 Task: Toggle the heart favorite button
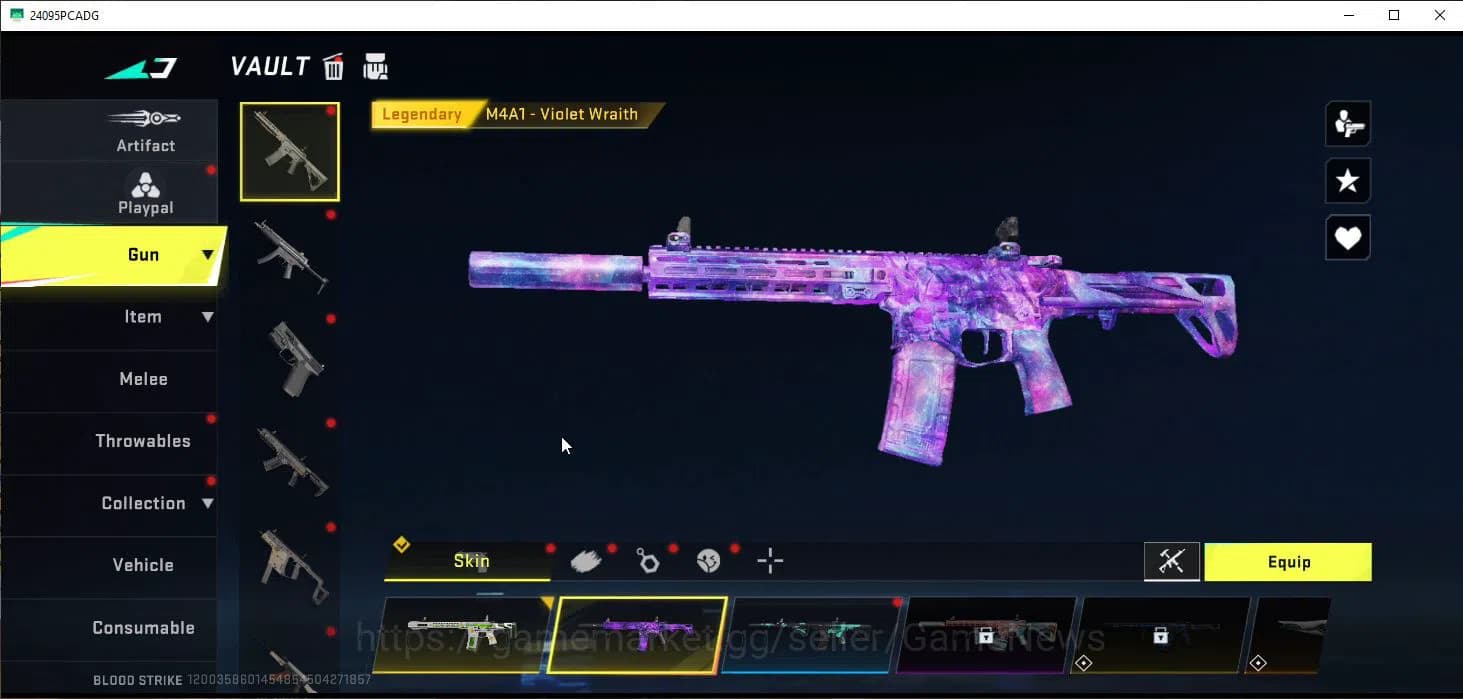click(1347, 238)
